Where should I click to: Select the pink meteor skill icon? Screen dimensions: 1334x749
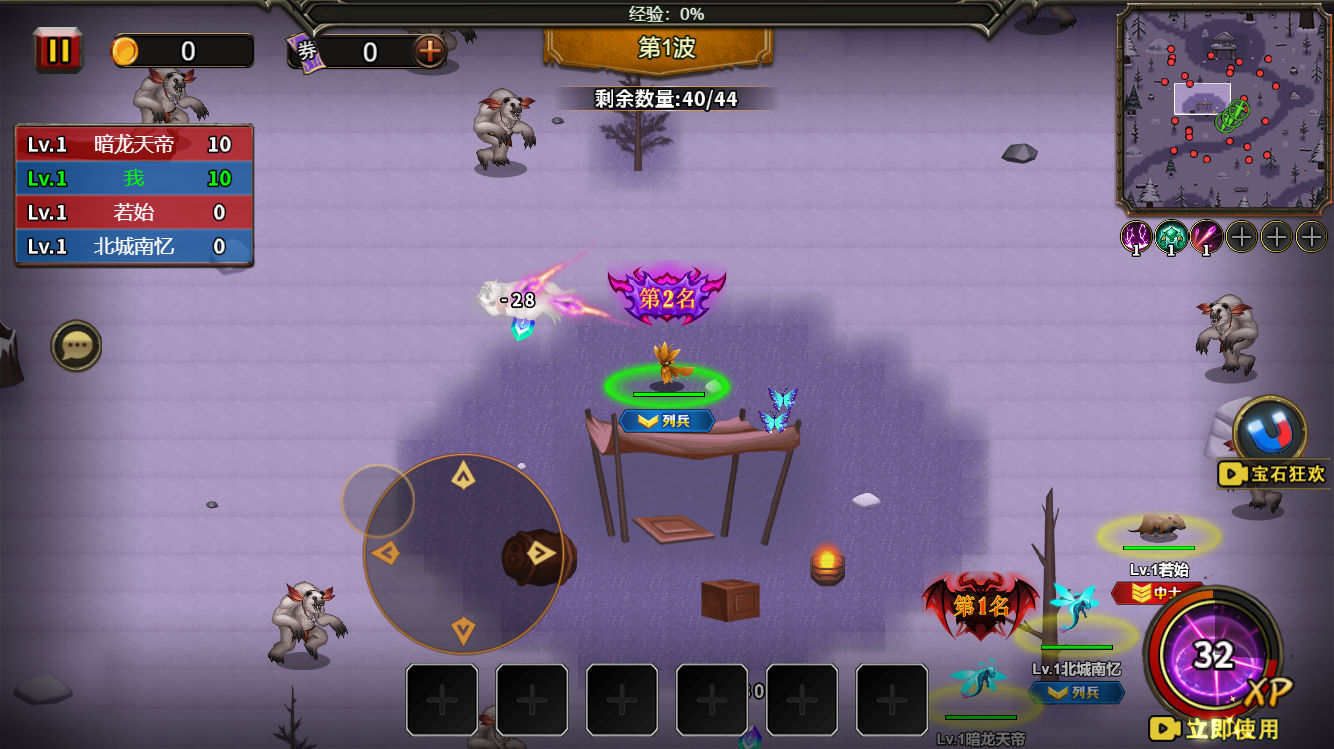[1206, 237]
